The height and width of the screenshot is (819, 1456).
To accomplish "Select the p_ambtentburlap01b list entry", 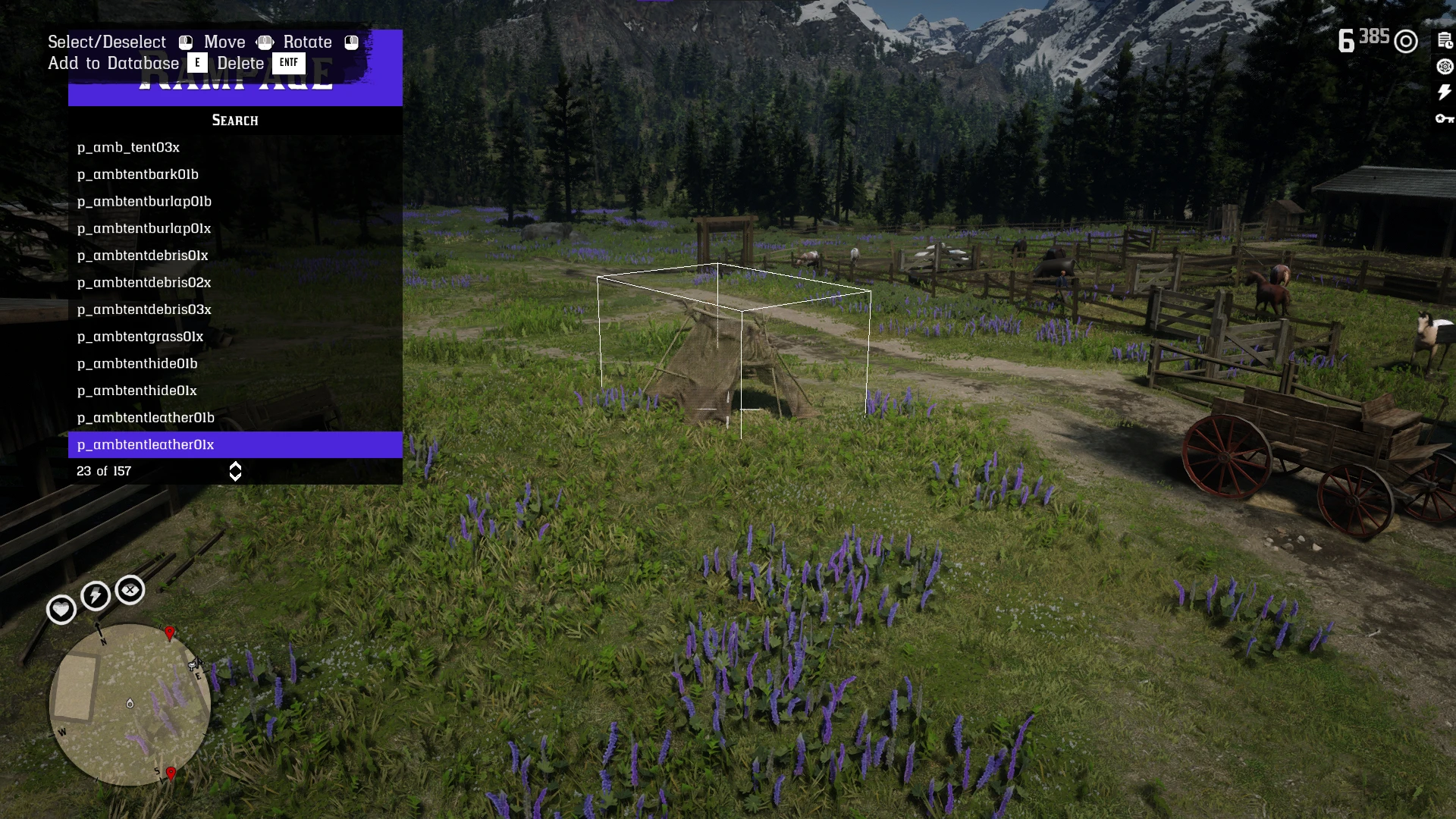I will click(145, 201).
